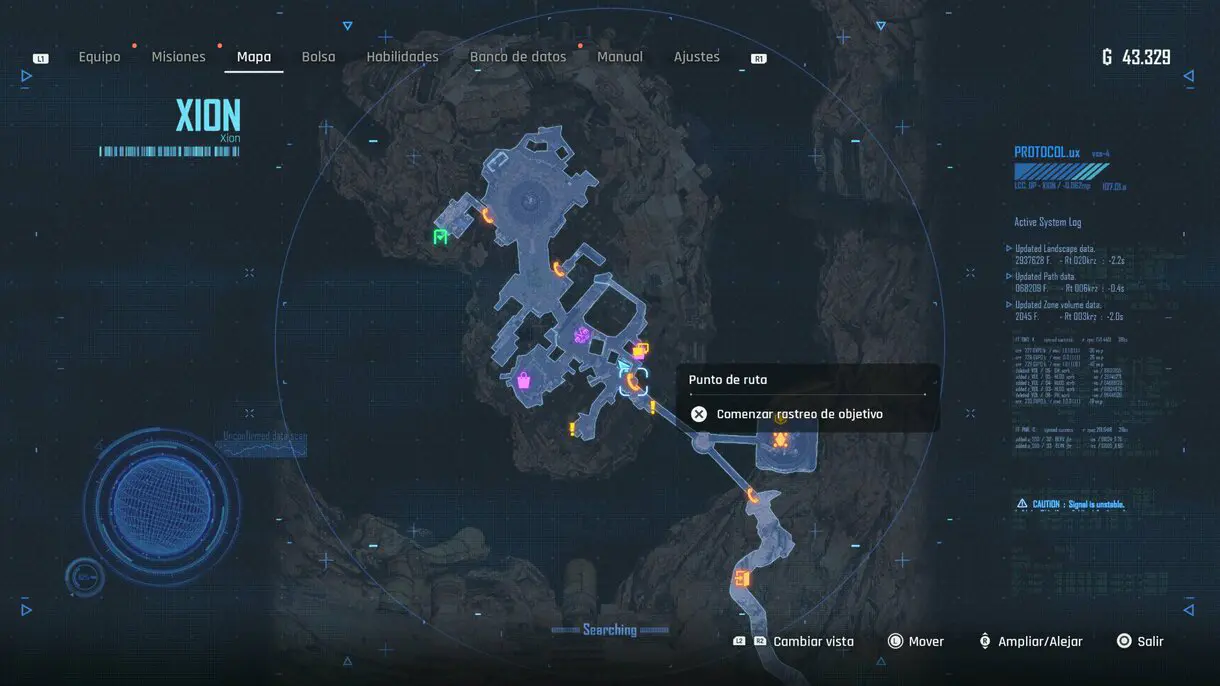This screenshot has width=1220, height=686.
Task: Select the phone marker on the southeast bridge
Action: click(x=752, y=495)
